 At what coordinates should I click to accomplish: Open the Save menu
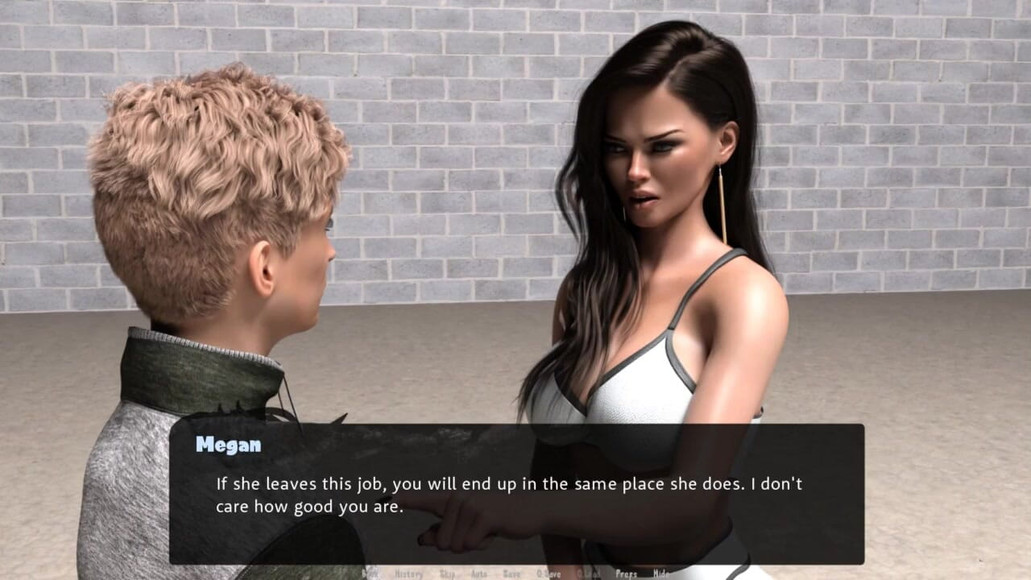click(512, 574)
